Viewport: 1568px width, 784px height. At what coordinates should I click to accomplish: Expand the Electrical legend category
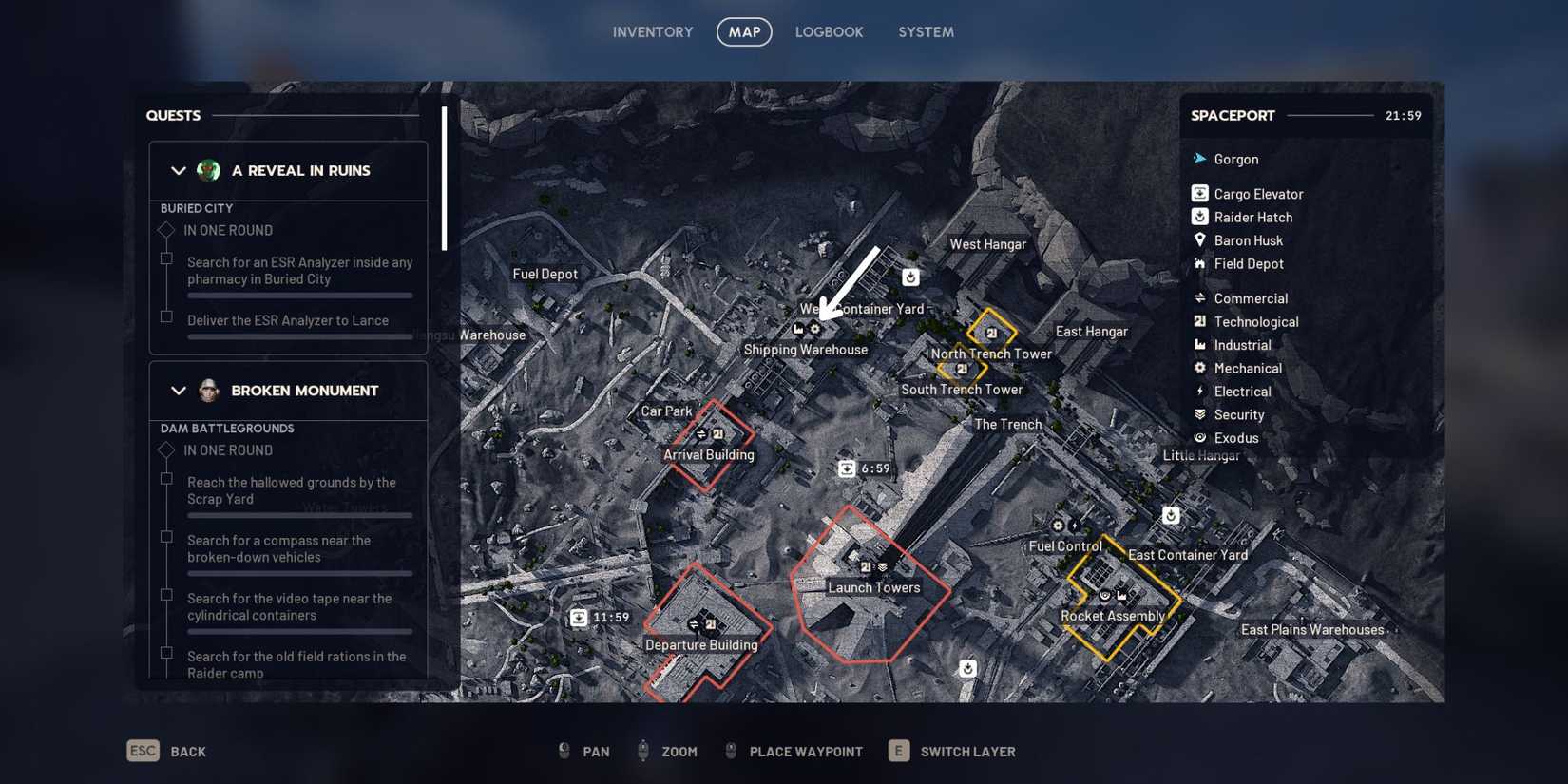coord(1198,391)
